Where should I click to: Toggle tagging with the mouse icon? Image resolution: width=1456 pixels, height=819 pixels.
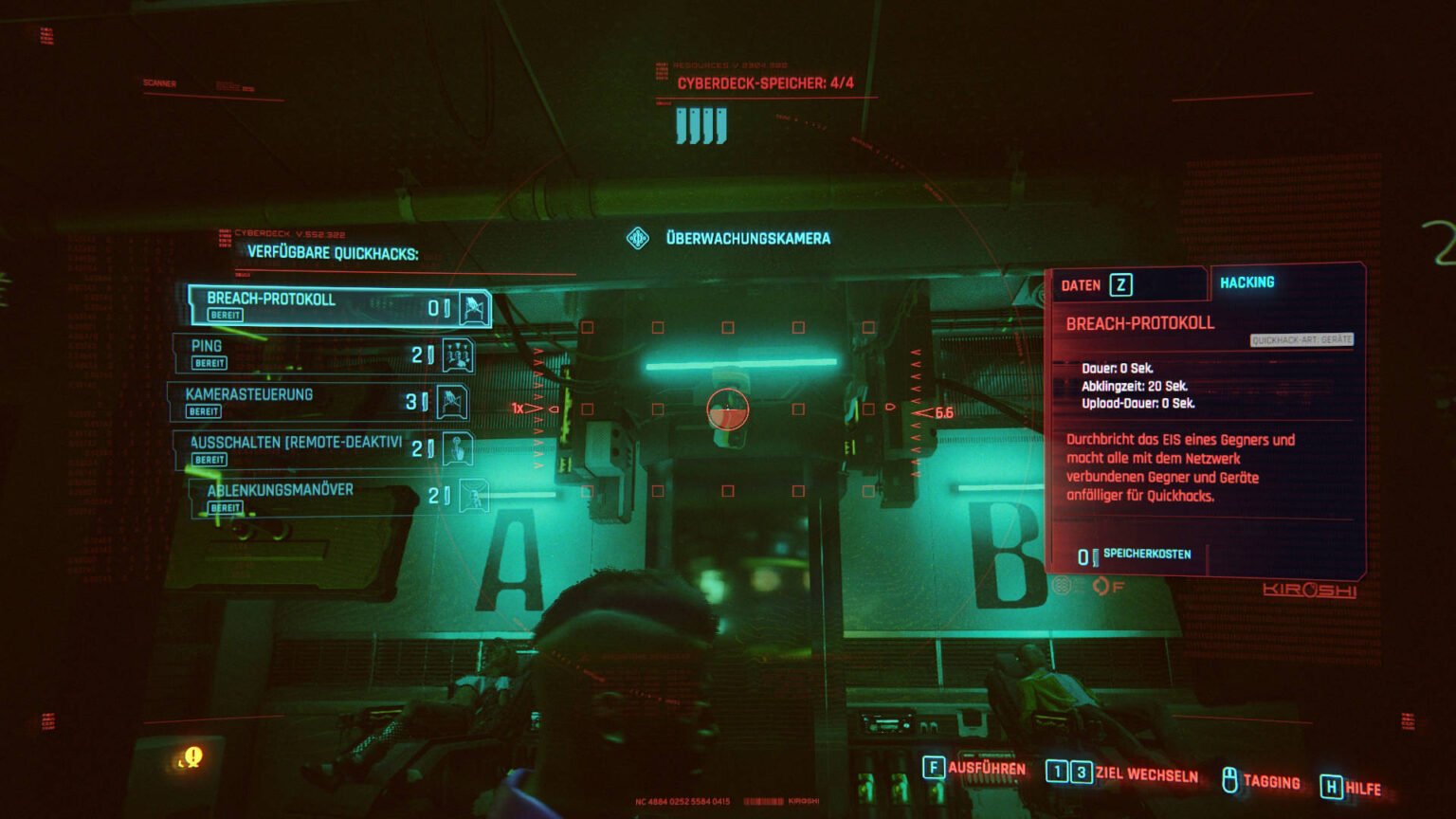1228,781
